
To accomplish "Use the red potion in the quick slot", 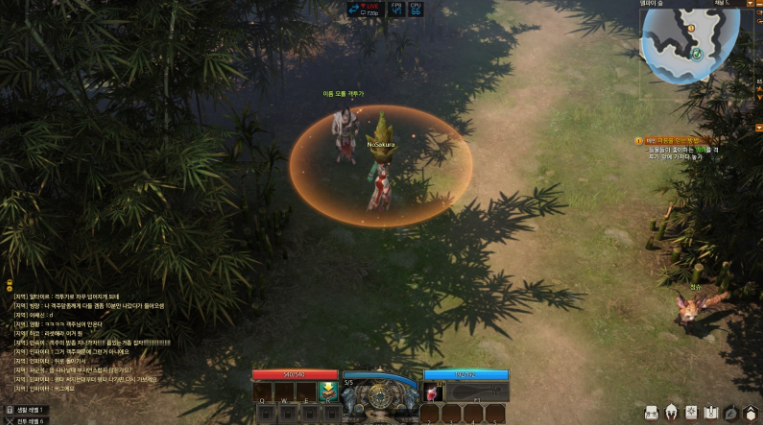I will click(432, 390).
